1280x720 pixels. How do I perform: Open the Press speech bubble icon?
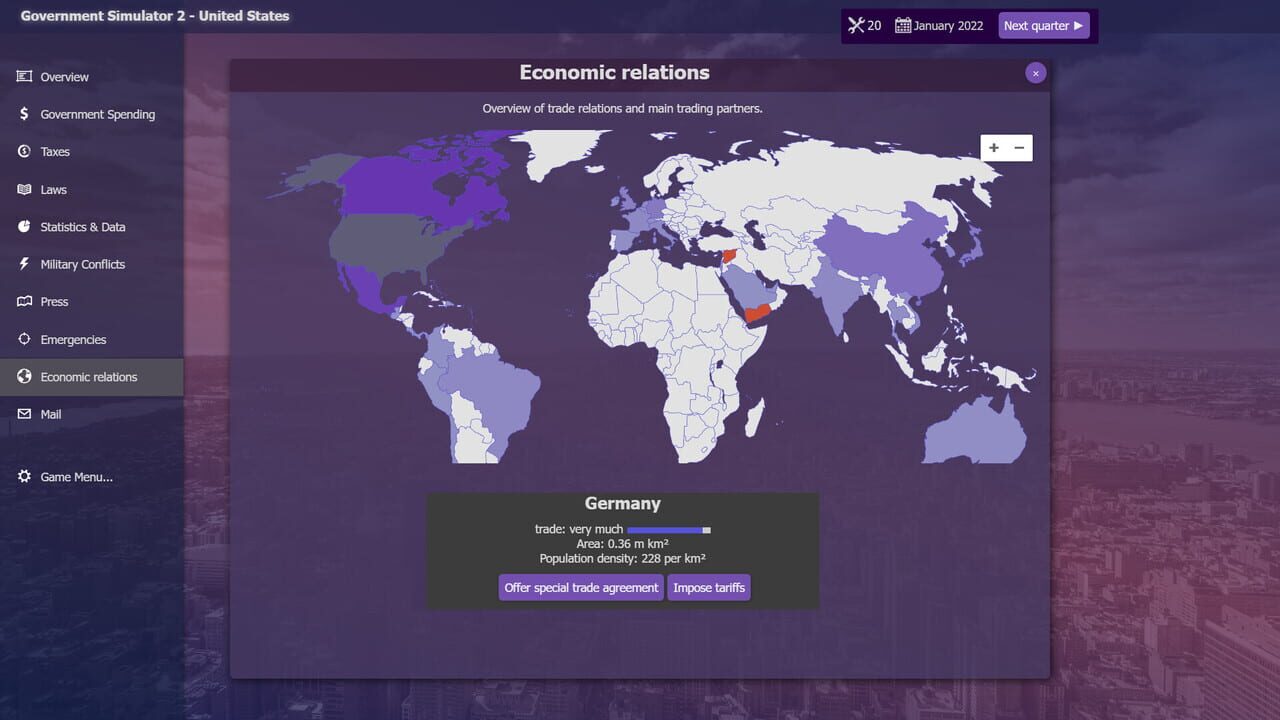click(x=22, y=301)
